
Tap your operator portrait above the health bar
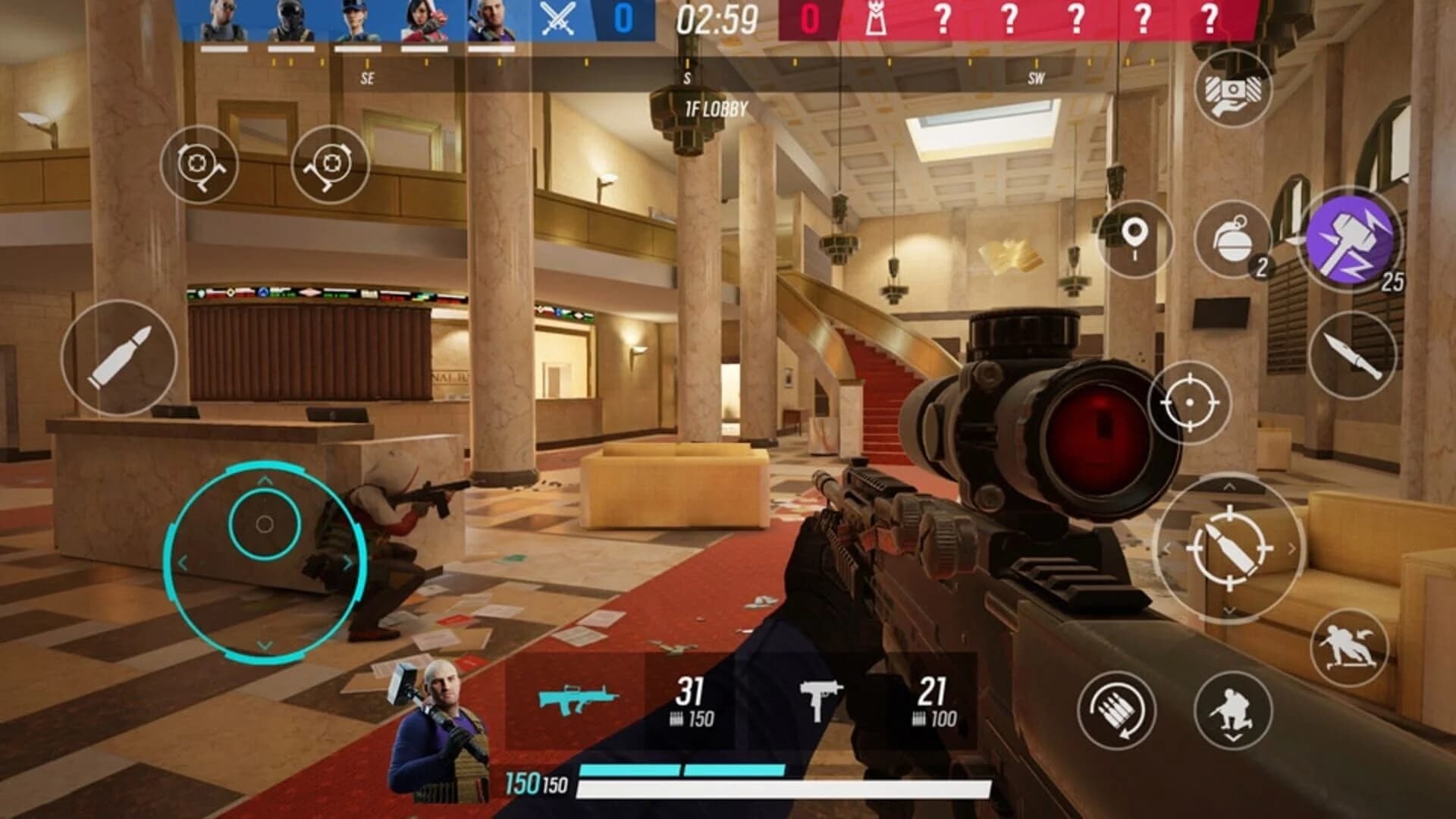[440, 728]
